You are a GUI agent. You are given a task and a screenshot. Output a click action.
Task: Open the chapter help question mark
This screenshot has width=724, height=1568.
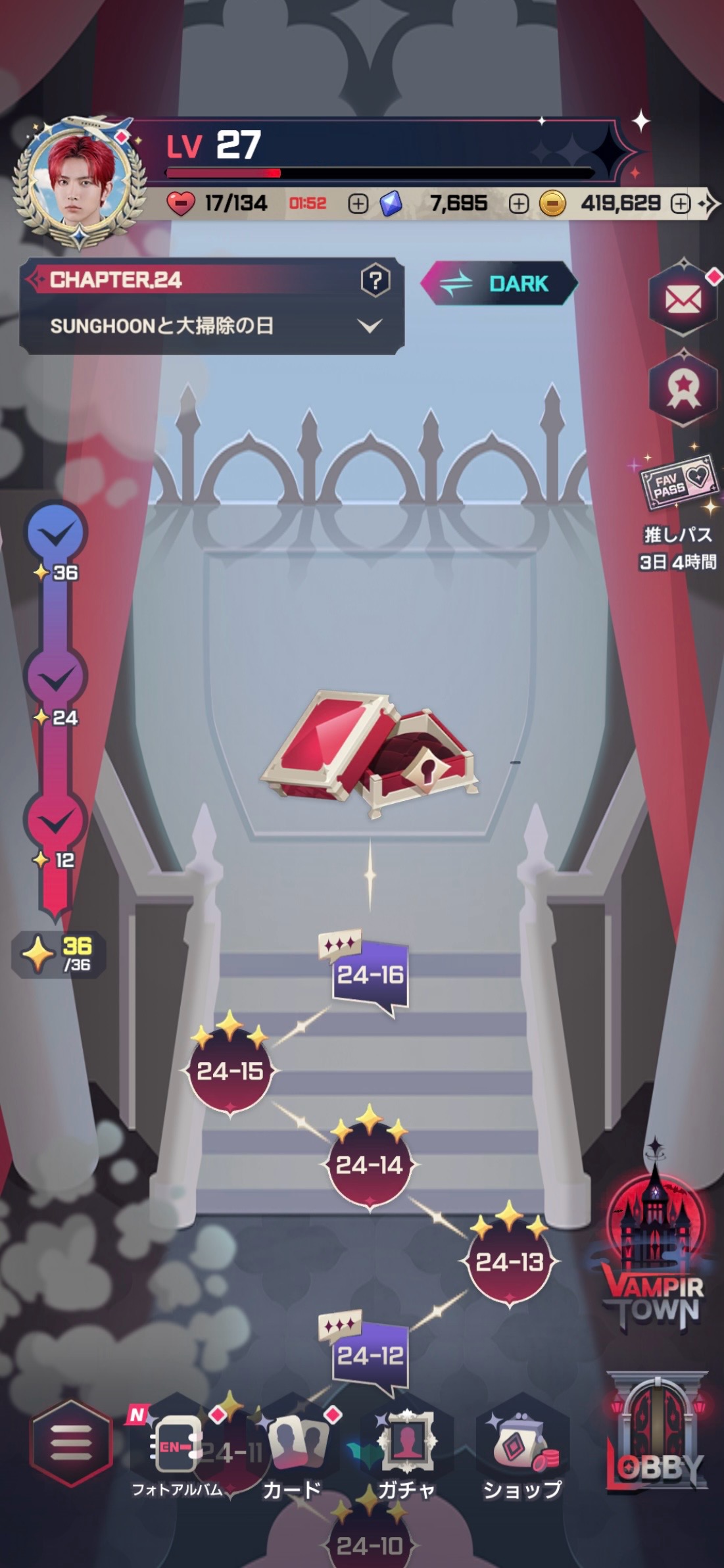(x=375, y=282)
